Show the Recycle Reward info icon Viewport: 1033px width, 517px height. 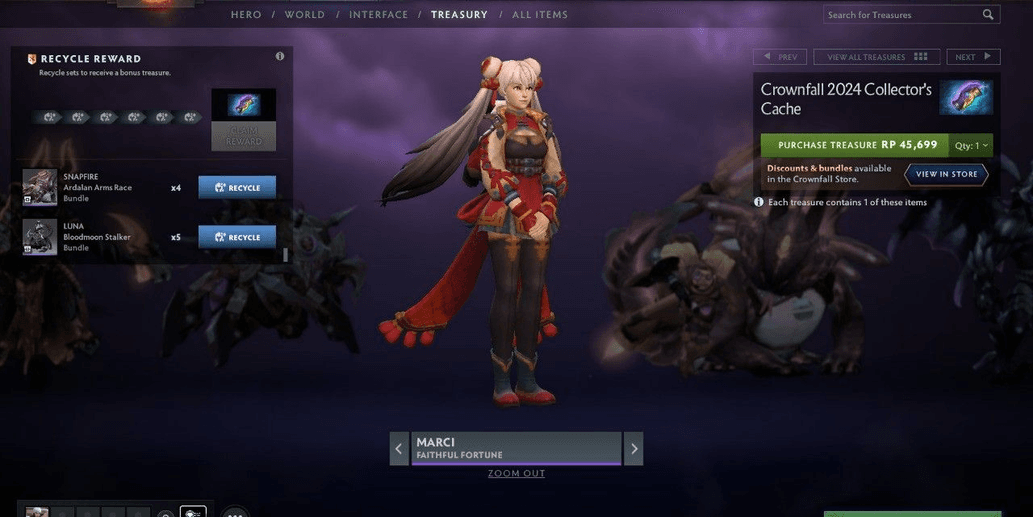[280, 57]
